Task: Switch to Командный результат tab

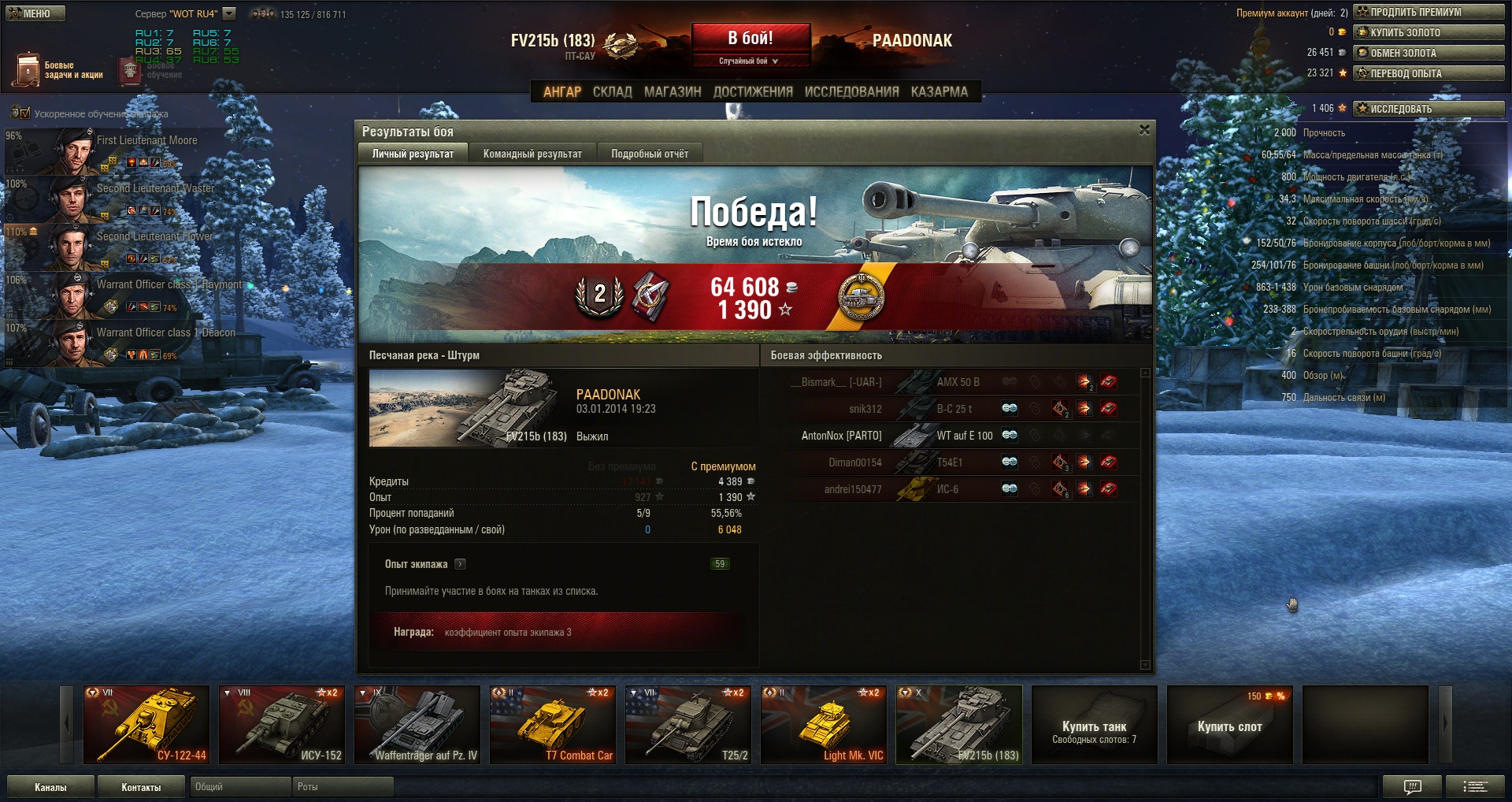Action: (x=532, y=154)
